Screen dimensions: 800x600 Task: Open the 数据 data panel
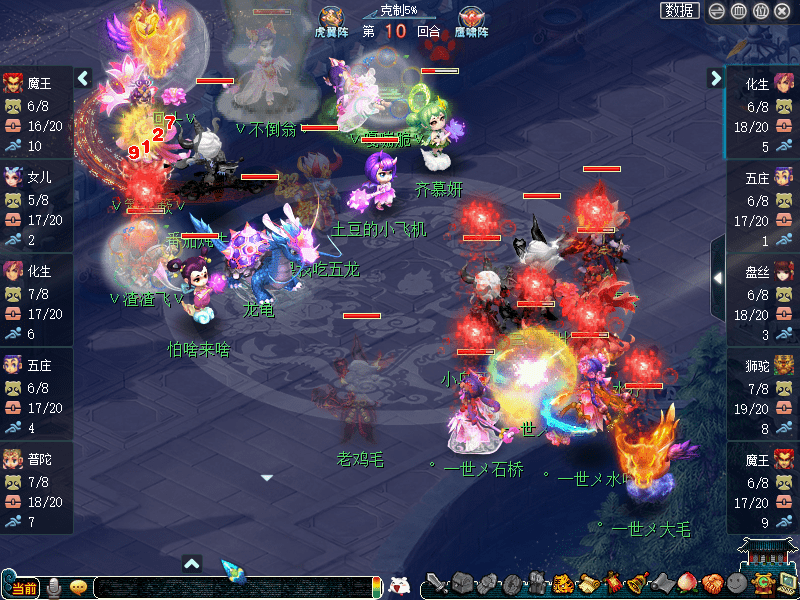[x=680, y=11]
